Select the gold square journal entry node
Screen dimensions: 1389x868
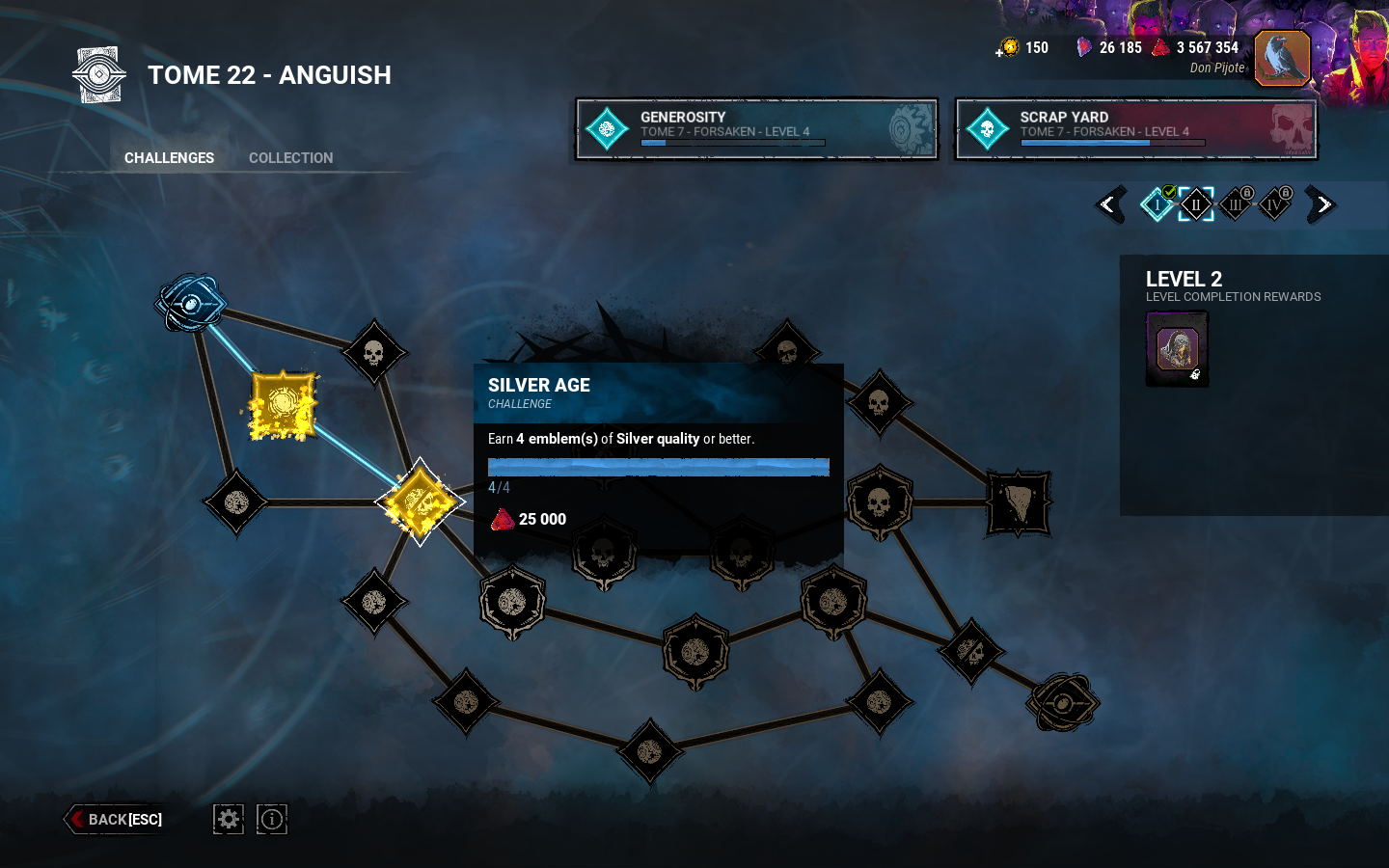[283, 405]
